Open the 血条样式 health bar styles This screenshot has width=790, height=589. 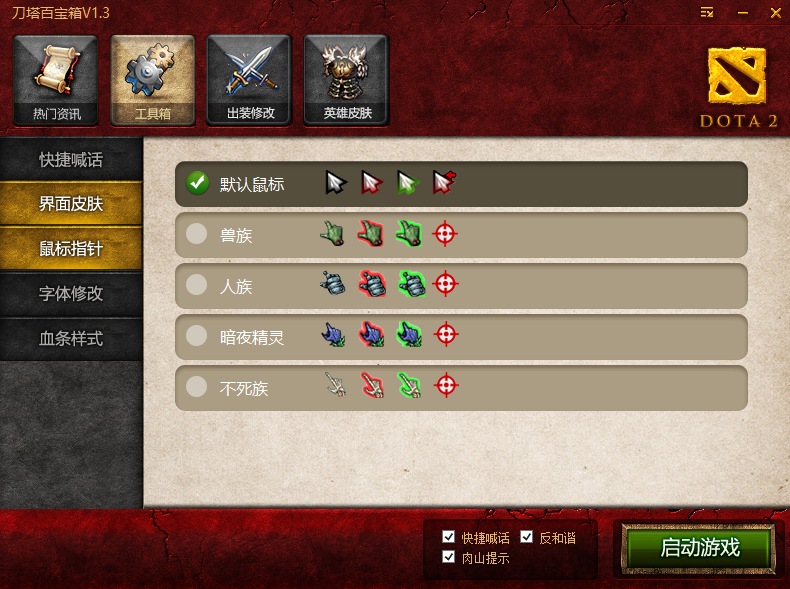pyautogui.click(x=71, y=338)
